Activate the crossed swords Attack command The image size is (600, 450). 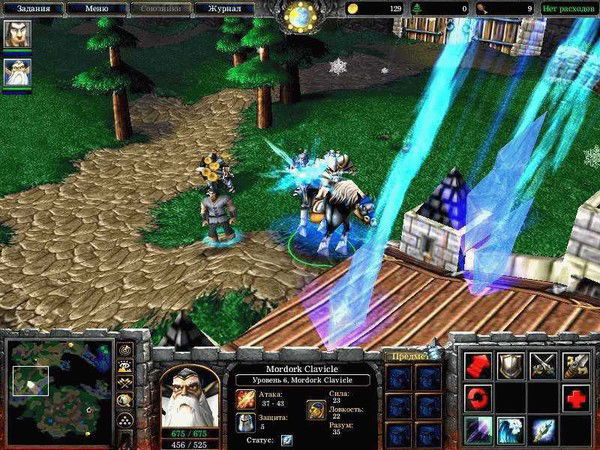[x=544, y=366]
